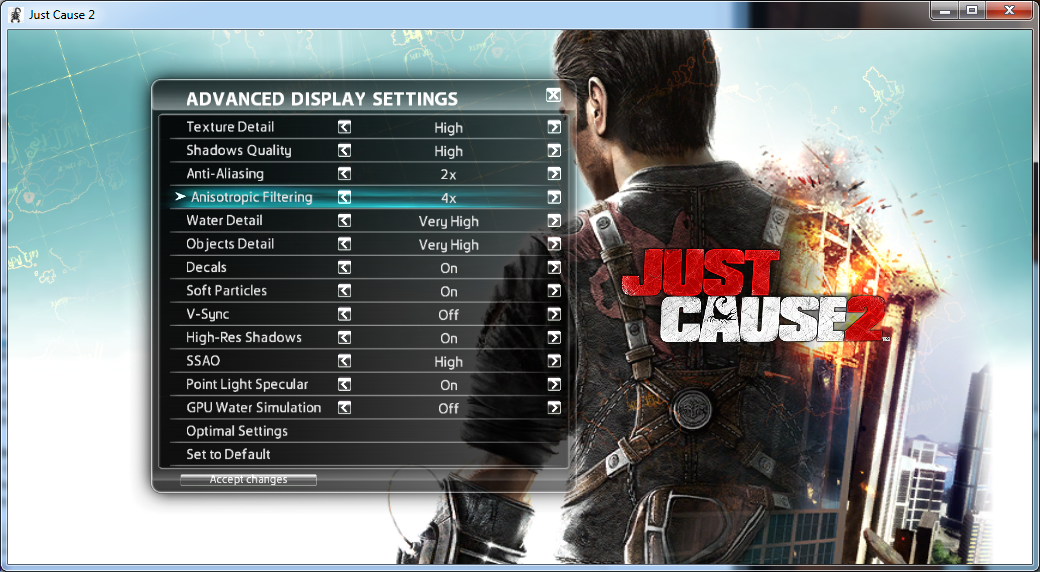Toggle Point Light Specular left arrow
The height and width of the screenshot is (572, 1040).
344,384
